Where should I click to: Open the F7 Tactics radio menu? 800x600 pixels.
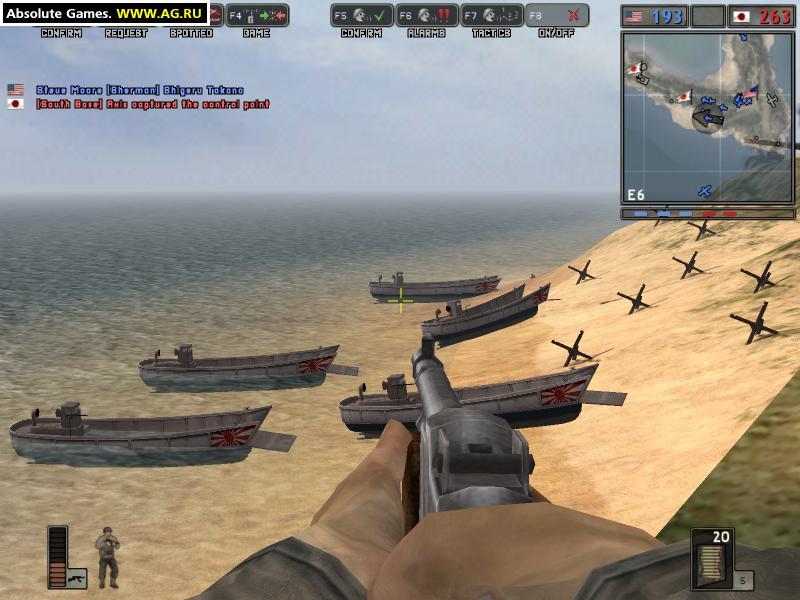click(492, 16)
